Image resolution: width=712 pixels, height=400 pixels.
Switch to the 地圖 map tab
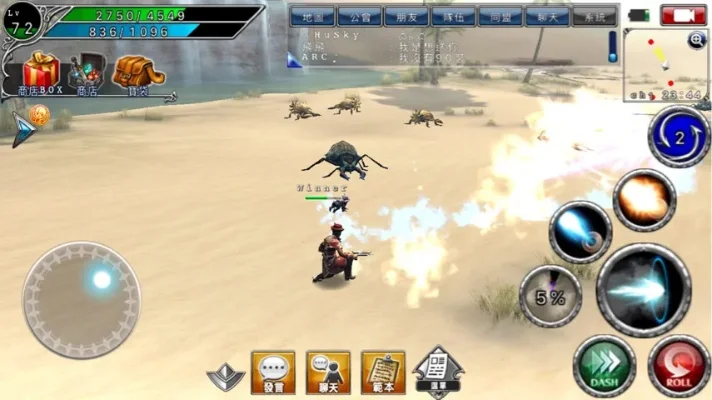click(311, 17)
